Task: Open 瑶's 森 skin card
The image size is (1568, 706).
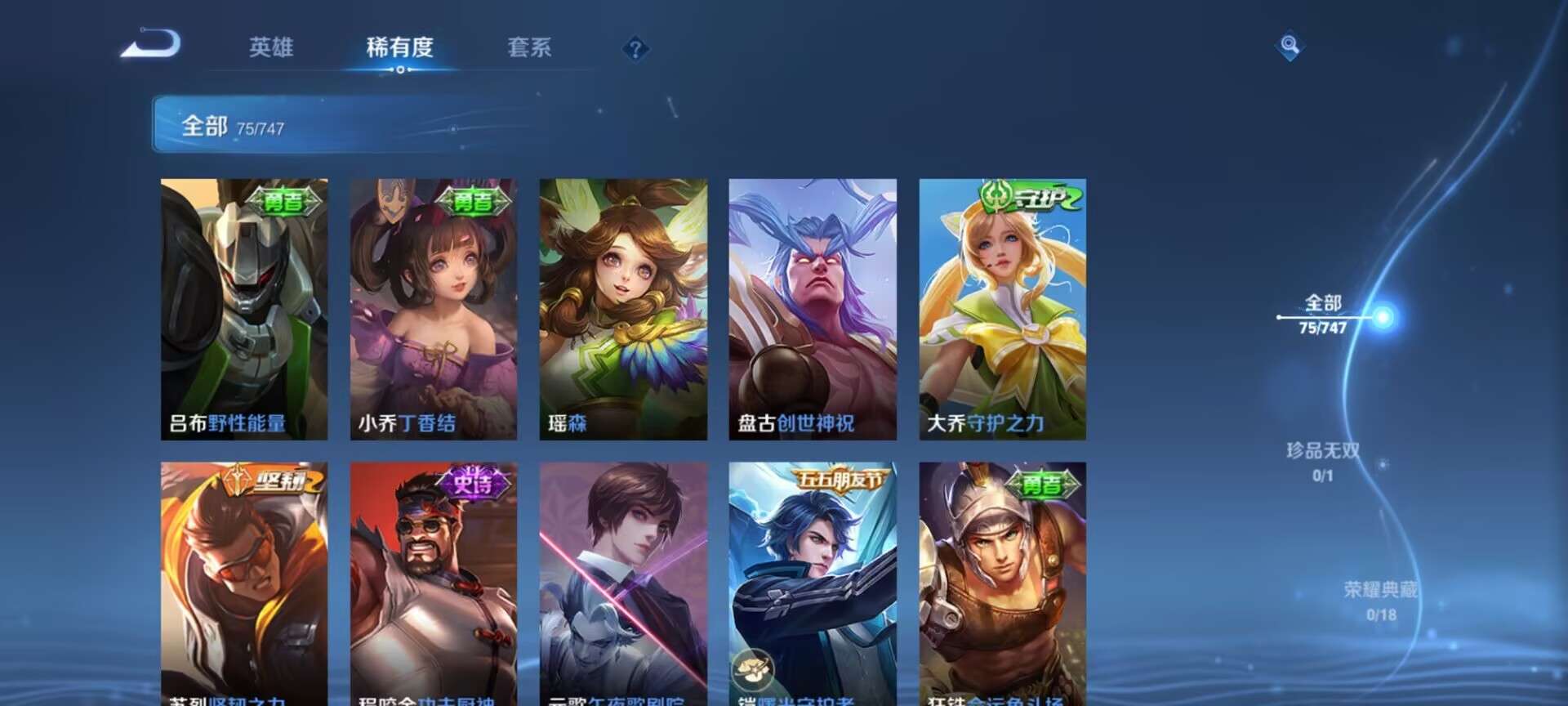Action: [623, 311]
